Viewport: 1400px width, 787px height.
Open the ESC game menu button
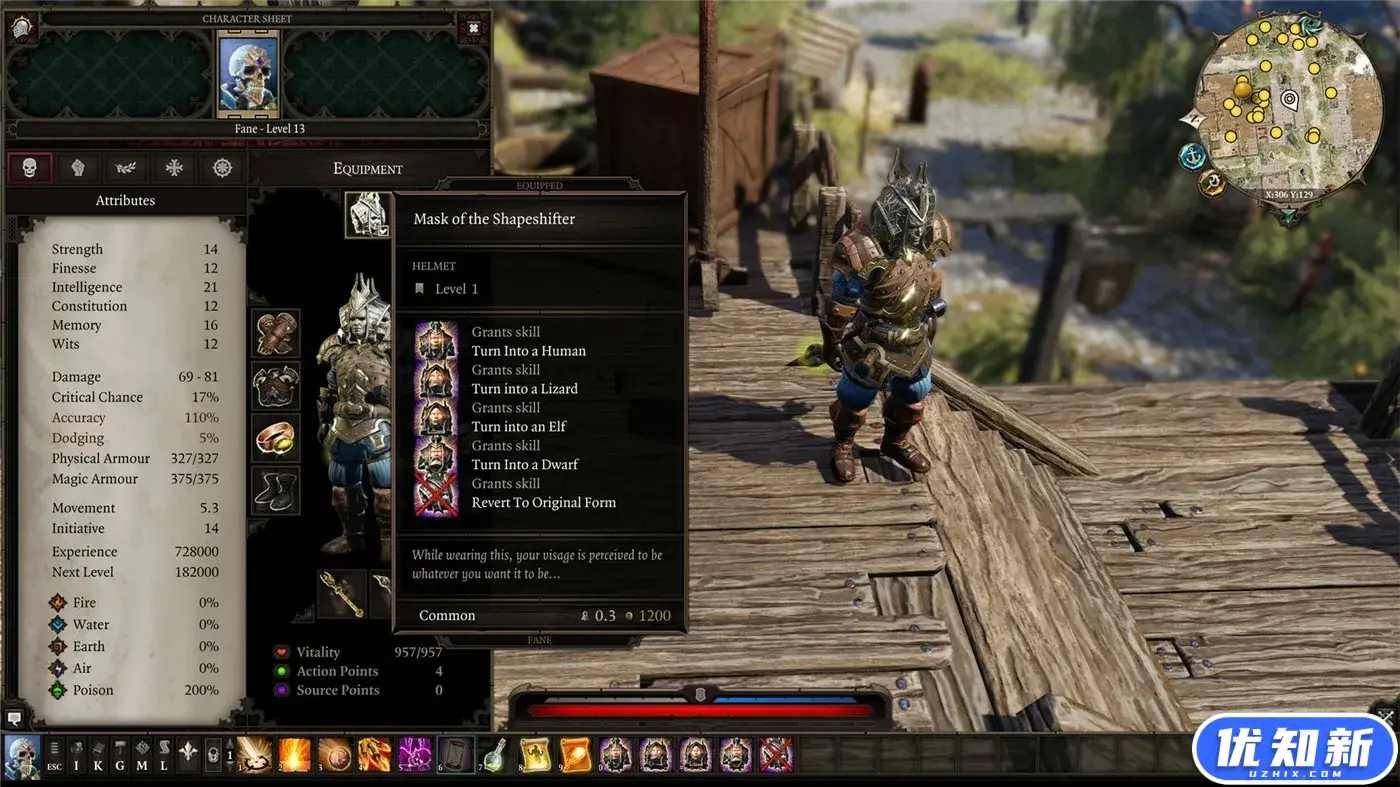(x=55, y=755)
